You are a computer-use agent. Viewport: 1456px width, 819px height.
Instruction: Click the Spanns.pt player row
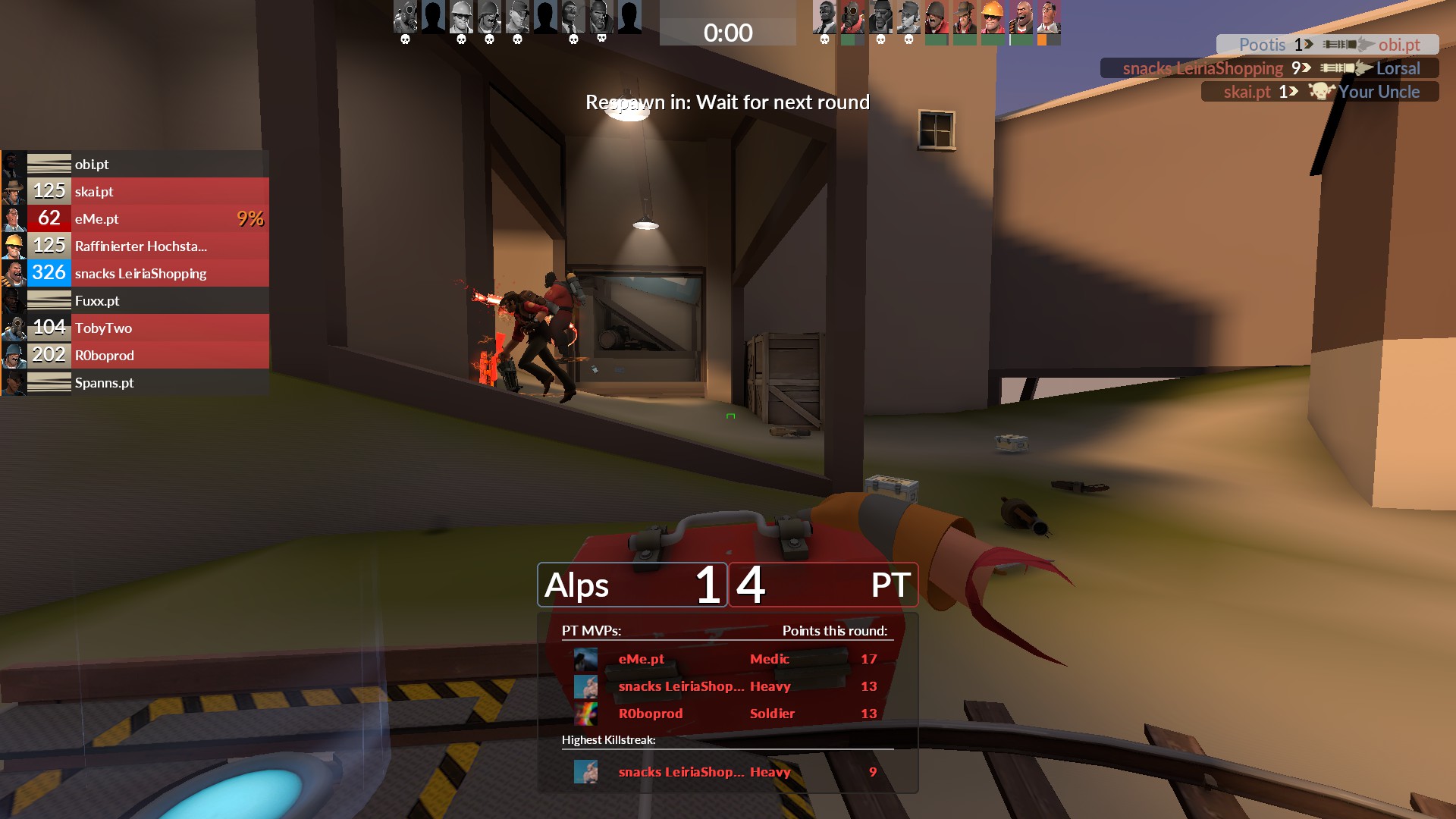click(x=135, y=382)
